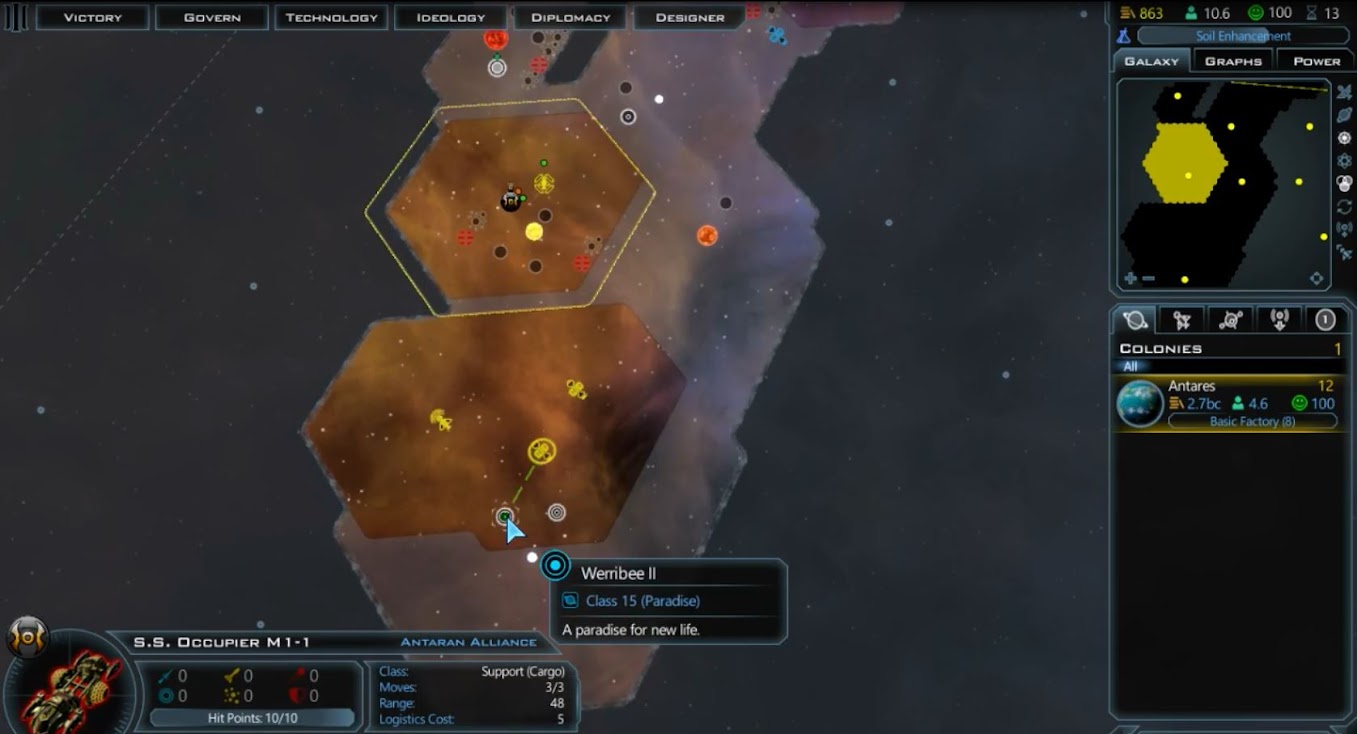Open the planets list tab
The height and width of the screenshot is (734, 1357).
[1135, 320]
